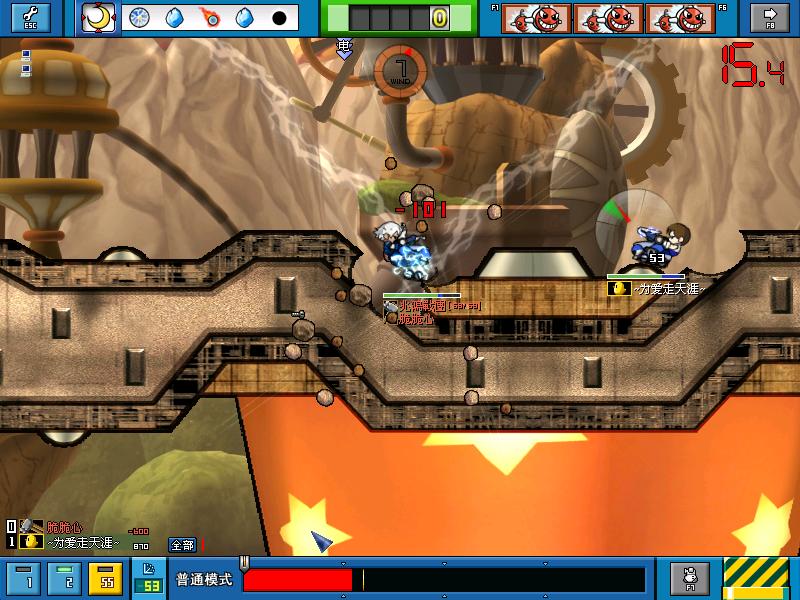The width and height of the screenshot is (800, 600).
Task: Click the angle display showing 53
Action: (150, 585)
